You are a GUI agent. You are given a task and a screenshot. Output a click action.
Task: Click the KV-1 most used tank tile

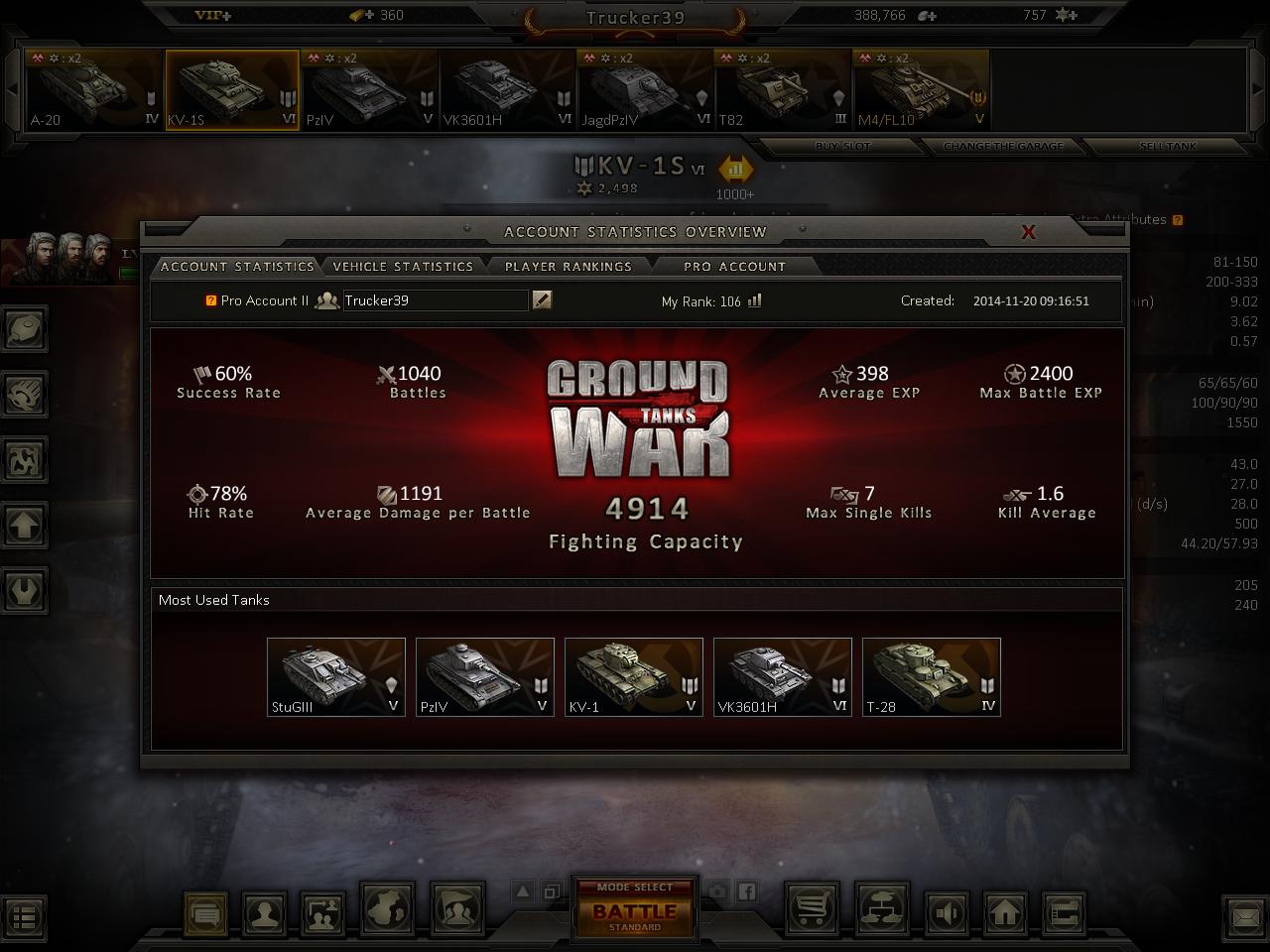(634, 677)
